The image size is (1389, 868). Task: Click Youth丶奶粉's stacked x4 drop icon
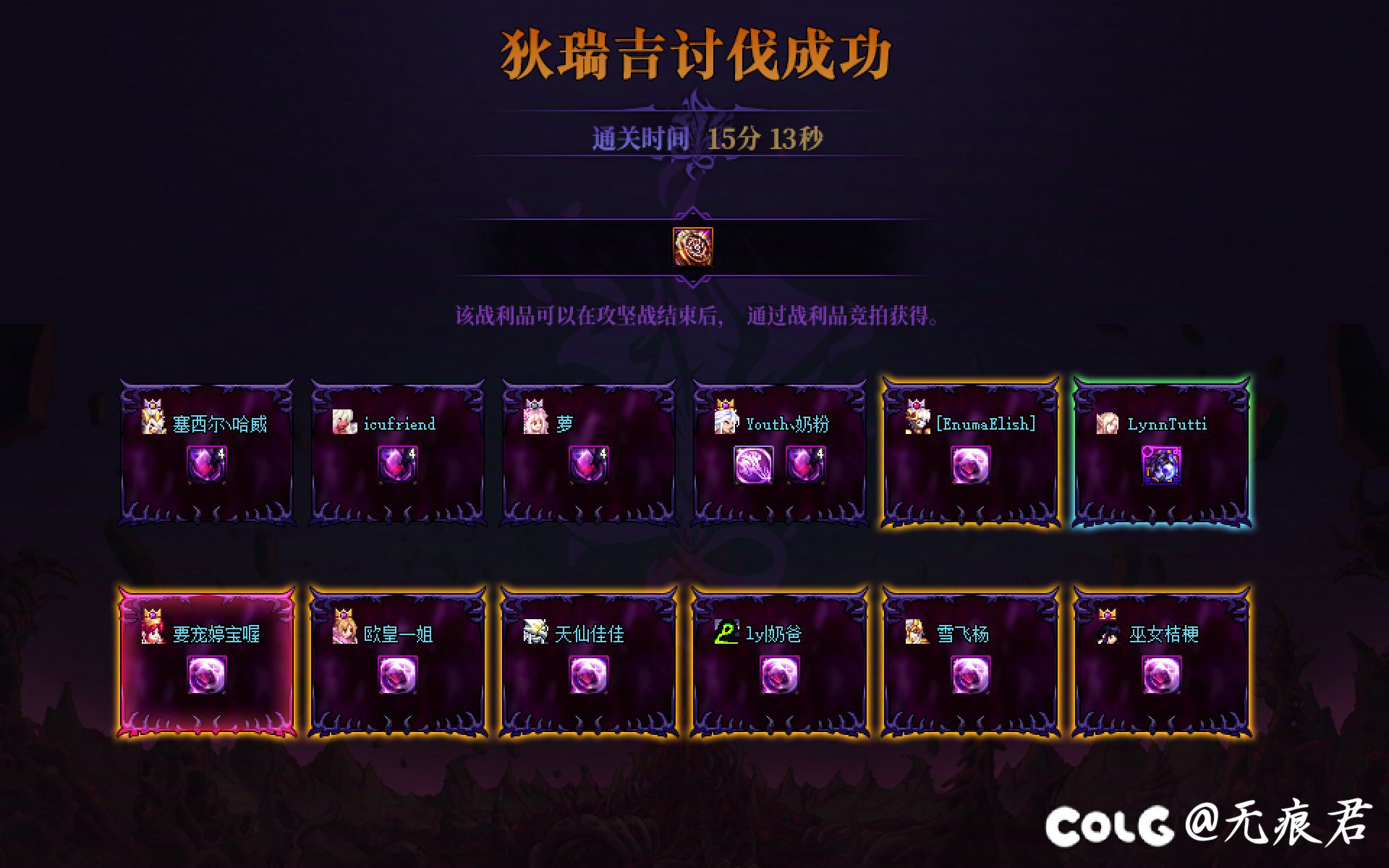(805, 465)
